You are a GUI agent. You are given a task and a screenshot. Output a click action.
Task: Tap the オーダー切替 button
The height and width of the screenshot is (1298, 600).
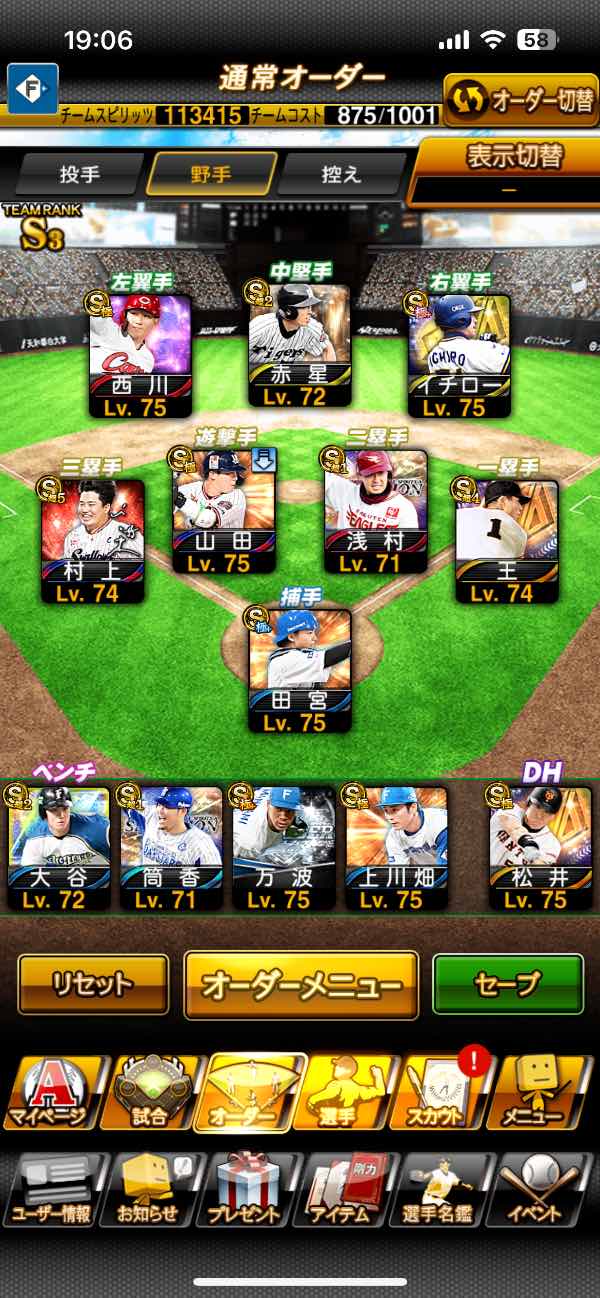(519, 101)
